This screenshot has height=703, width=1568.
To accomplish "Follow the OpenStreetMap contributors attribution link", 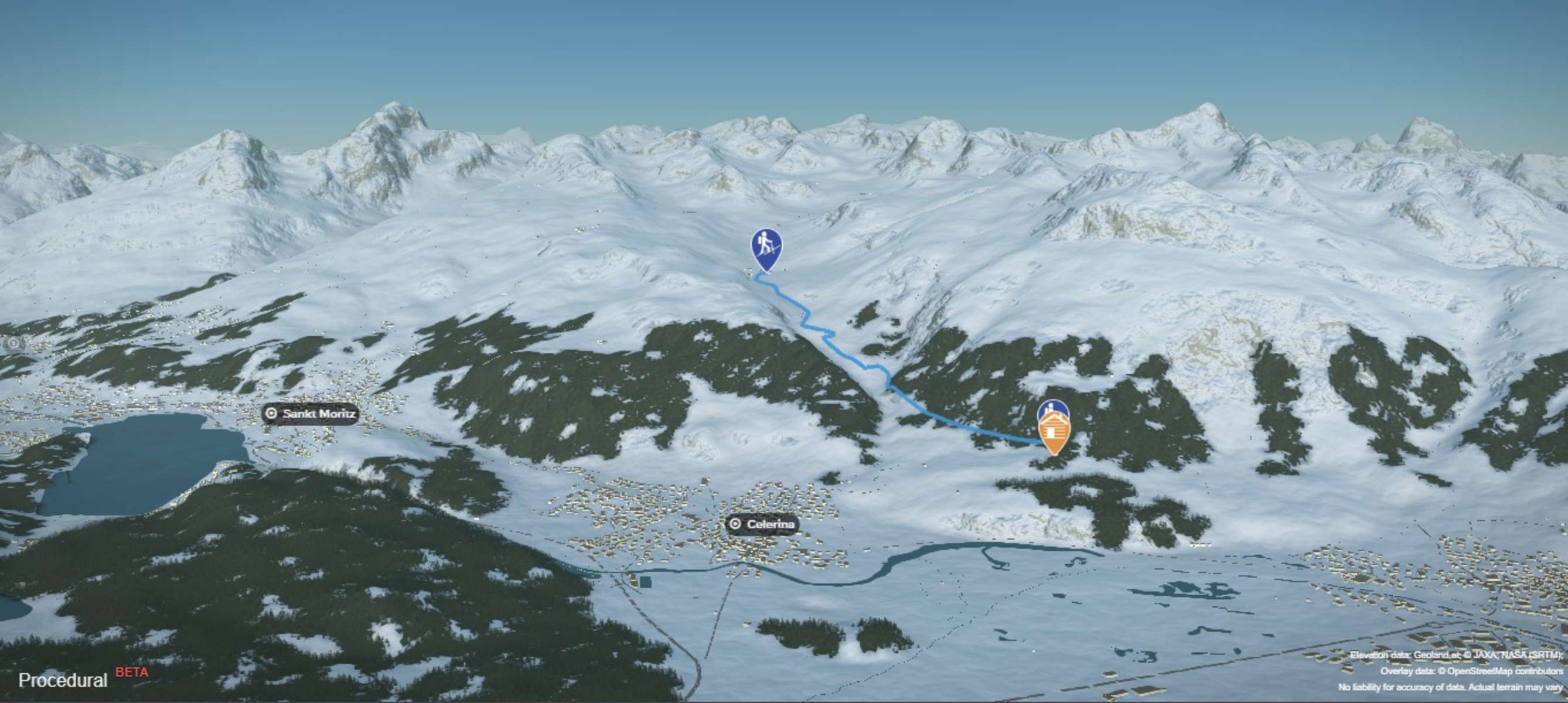I will pos(1504,671).
